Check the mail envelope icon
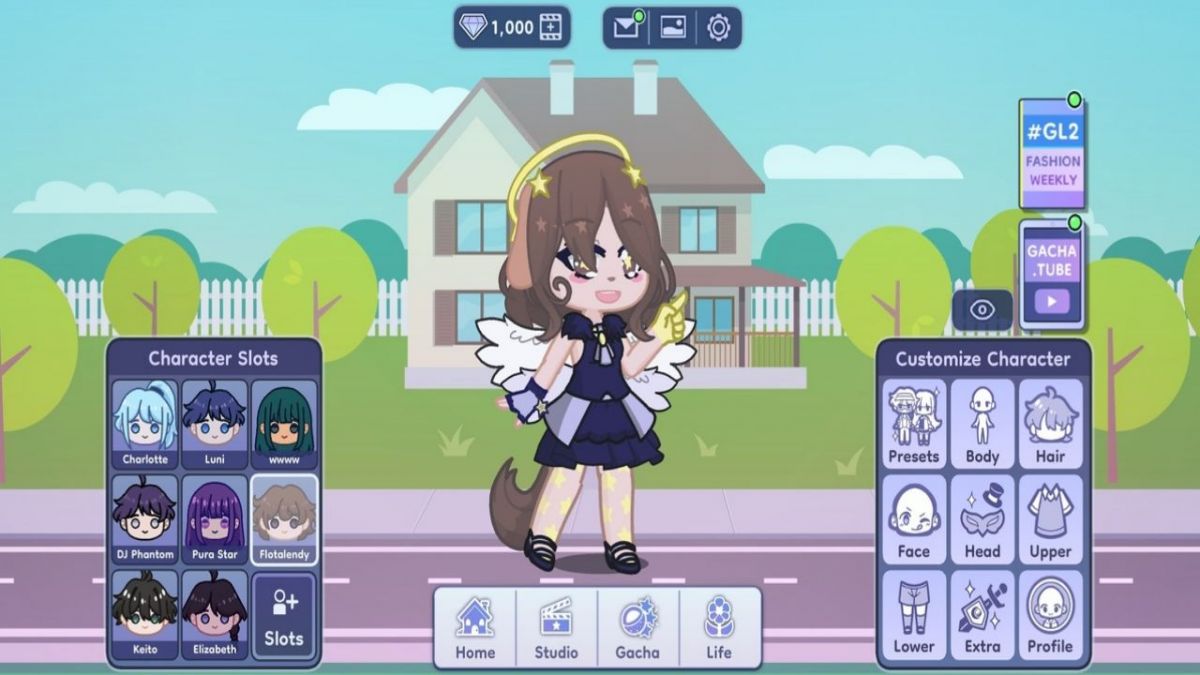 (x=626, y=28)
